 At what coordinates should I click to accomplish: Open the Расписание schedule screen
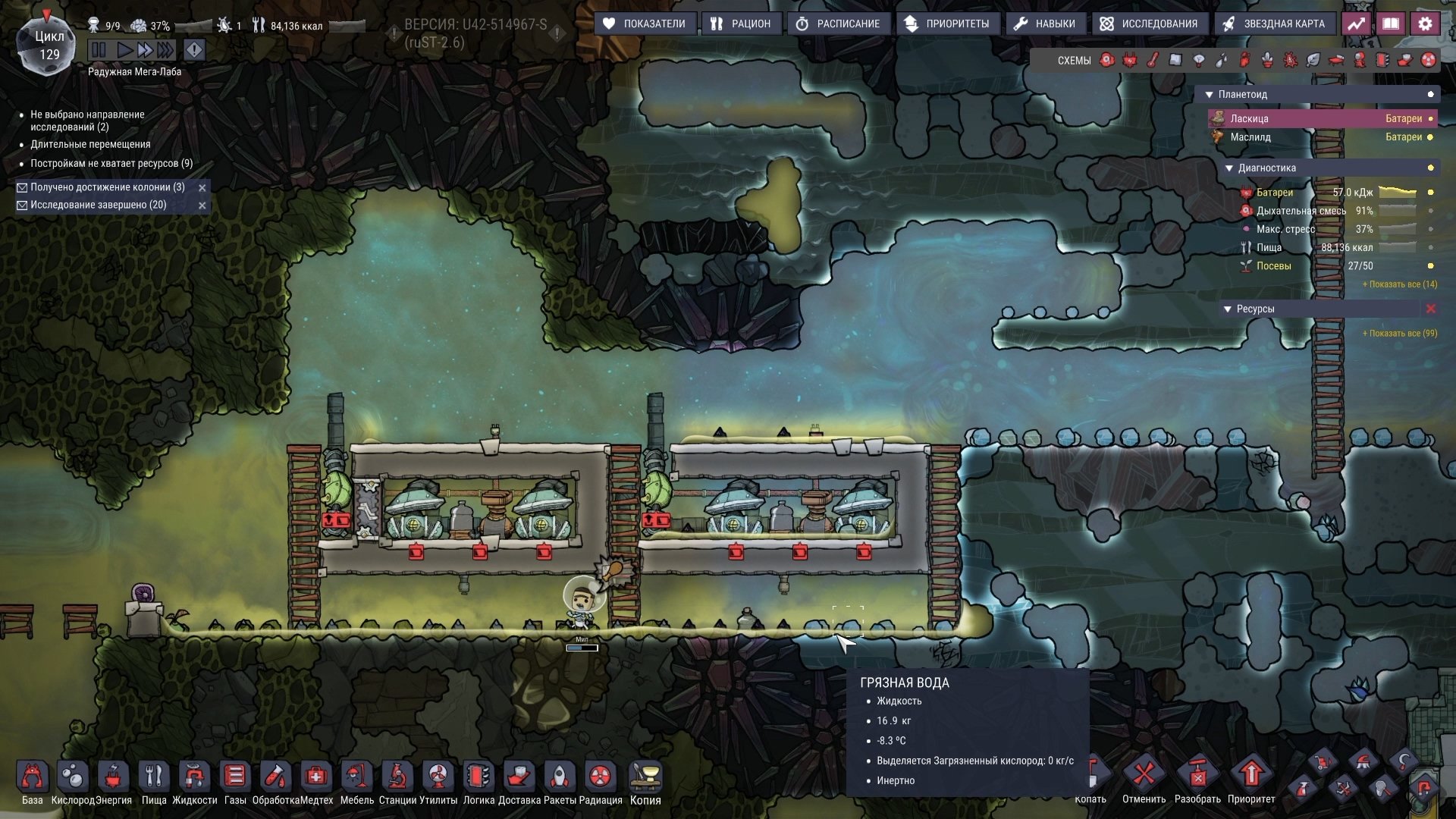coord(838,24)
